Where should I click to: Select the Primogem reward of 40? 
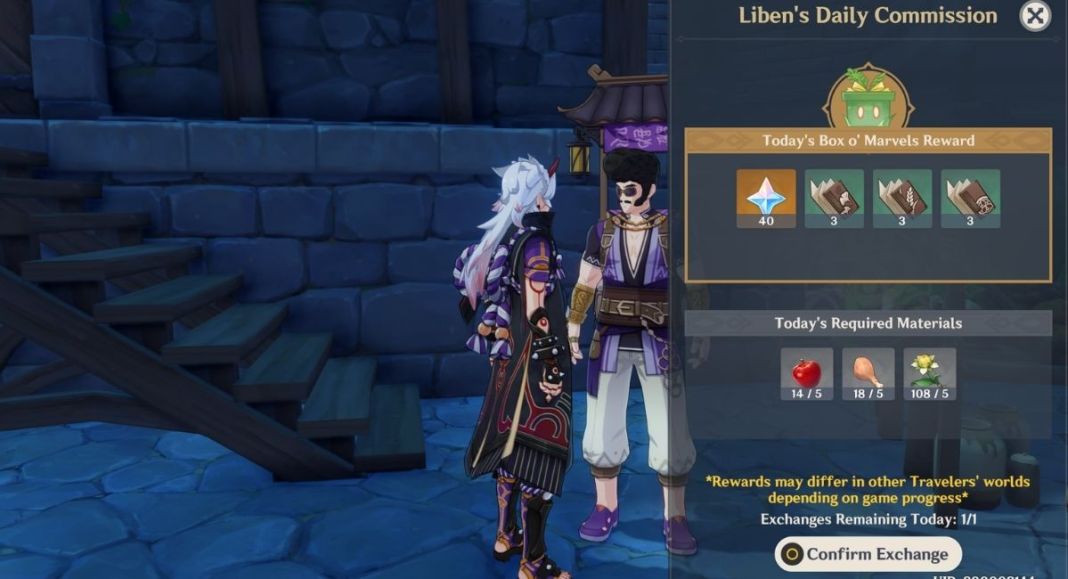coord(766,197)
